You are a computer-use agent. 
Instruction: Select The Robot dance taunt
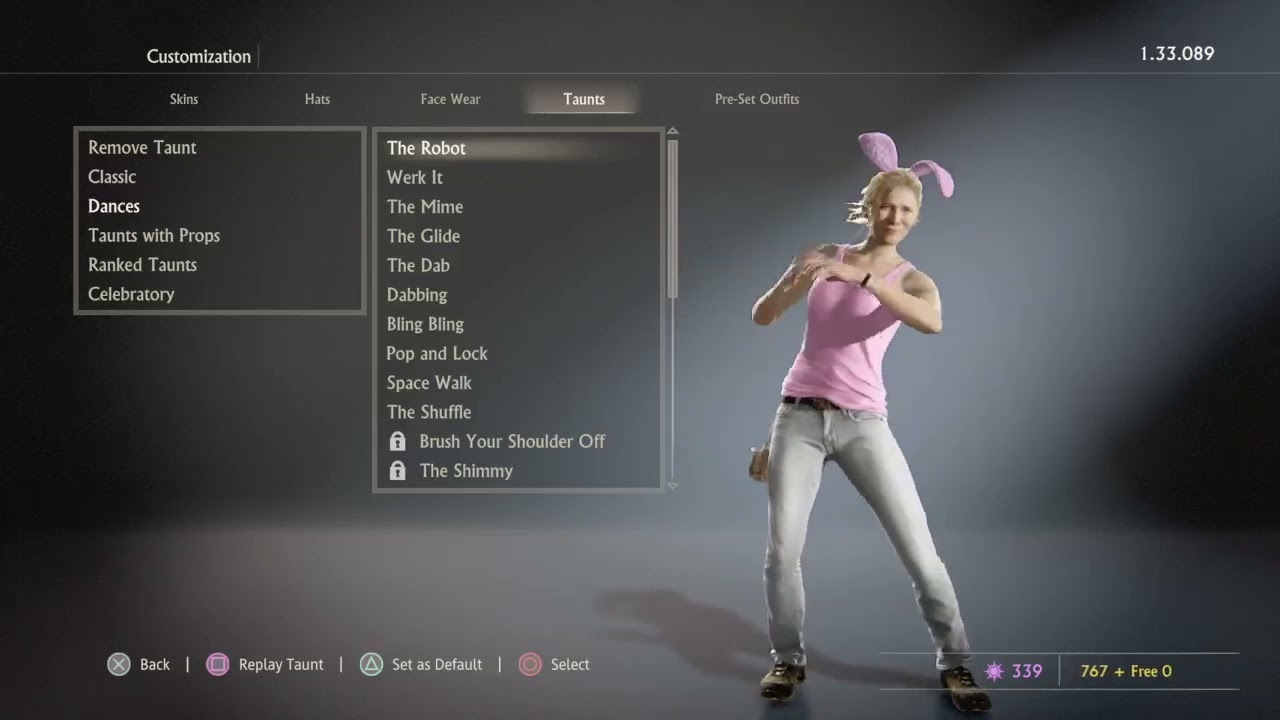(426, 148)
